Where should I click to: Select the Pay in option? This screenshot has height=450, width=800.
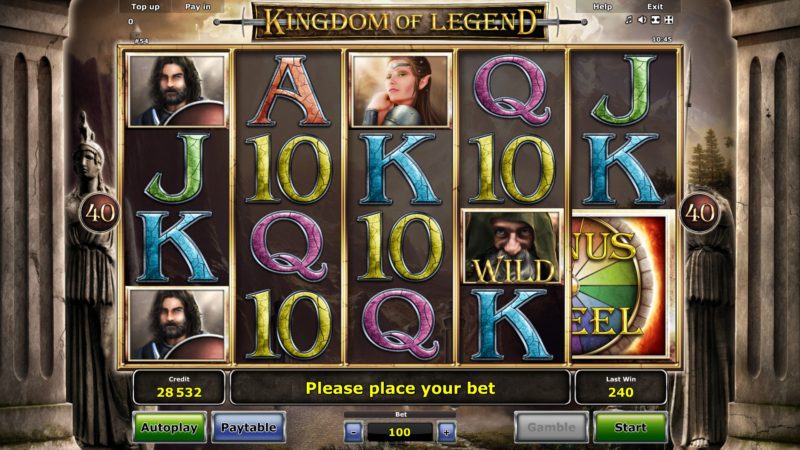[198, 6]
